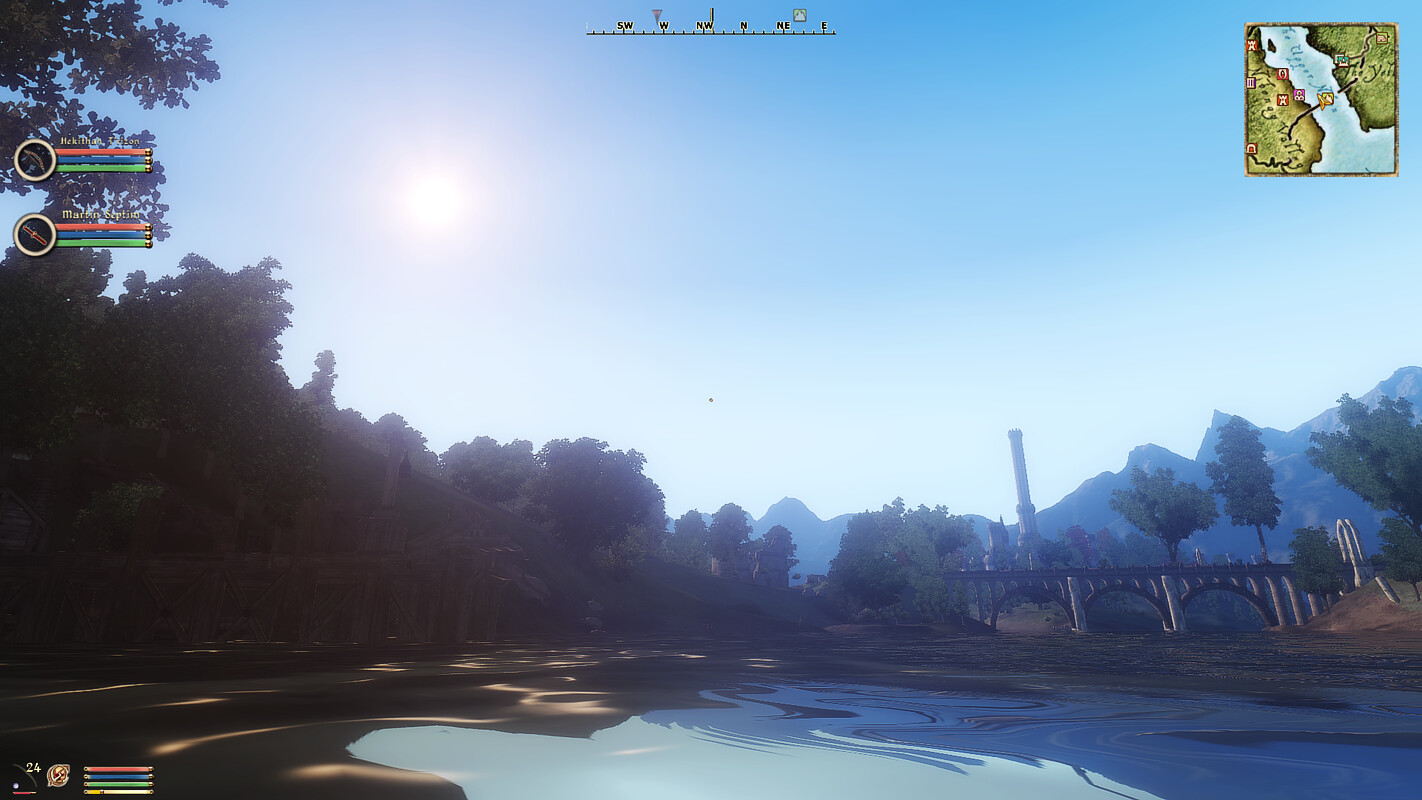Select the purple three-circle marker on minimap

(x=1299, y=95)
